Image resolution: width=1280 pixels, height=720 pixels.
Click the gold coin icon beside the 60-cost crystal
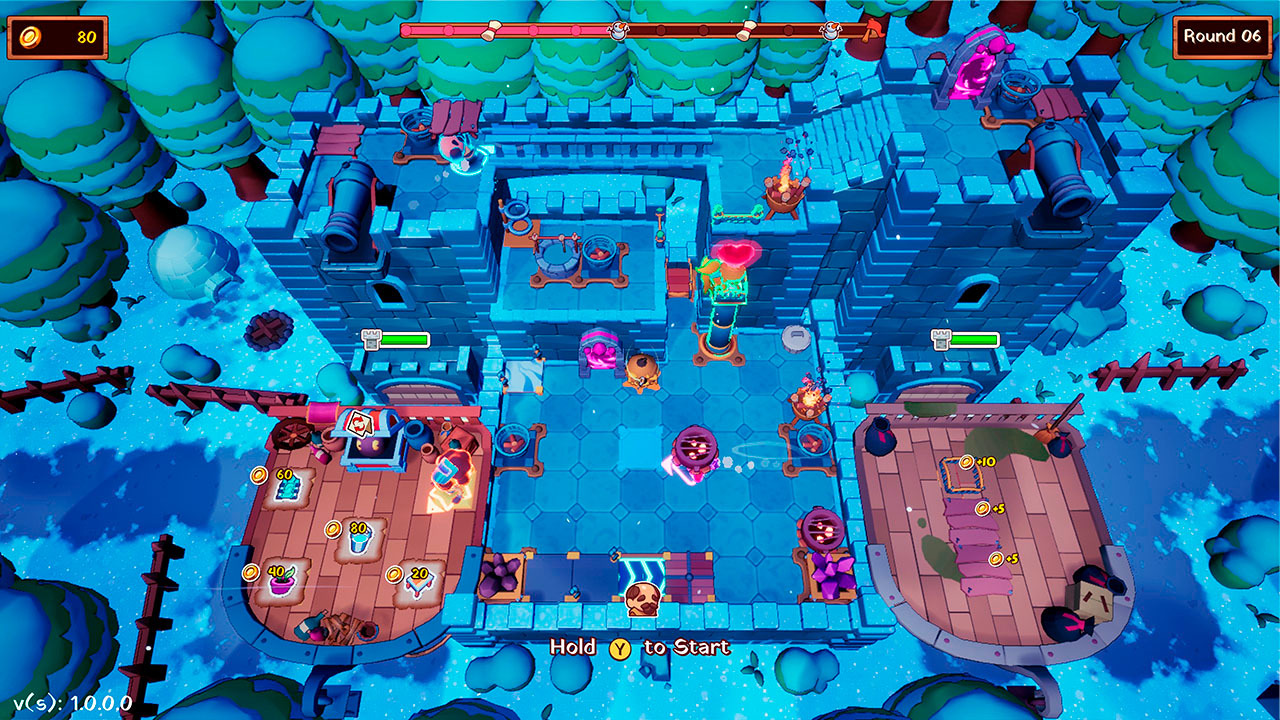(258, 475)
